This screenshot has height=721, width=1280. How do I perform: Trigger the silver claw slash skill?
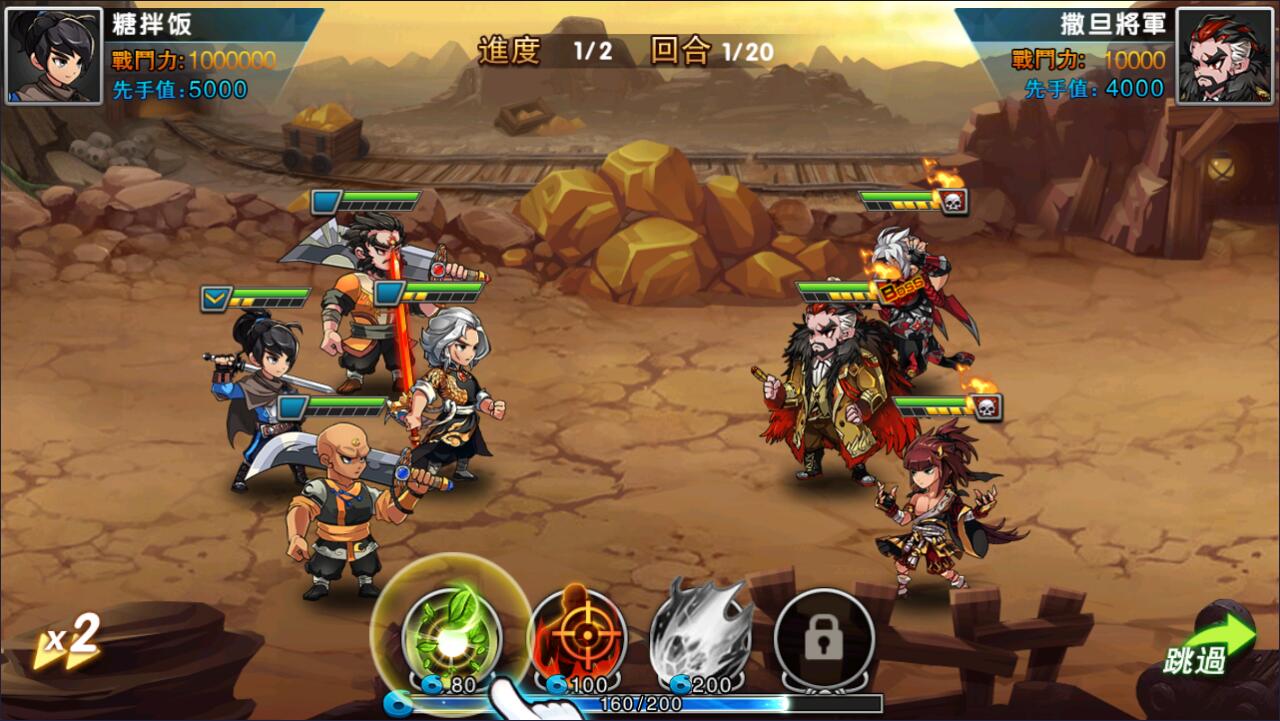point(701,632)
